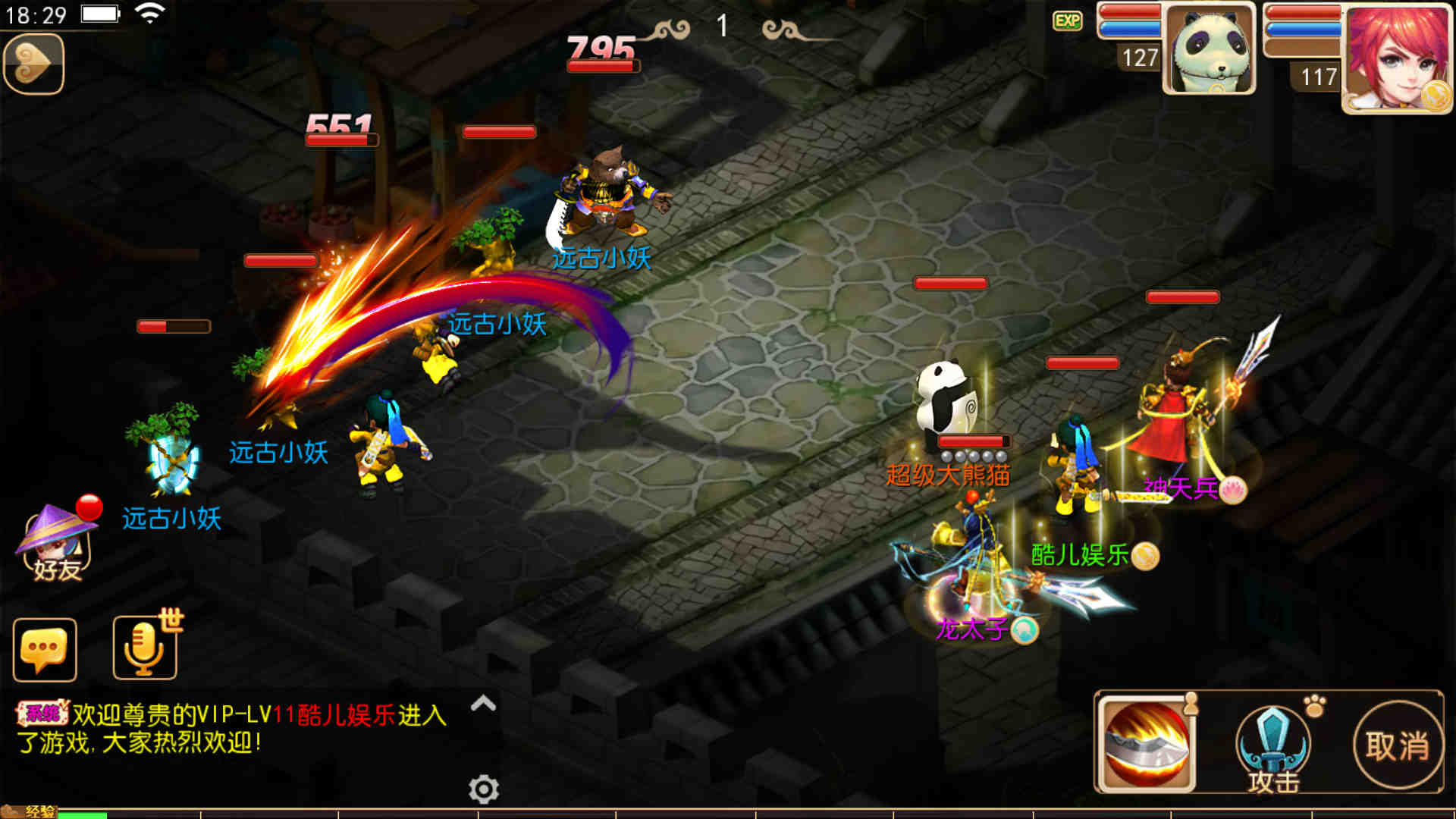This screenshot has width=1456, height=819.
Task: Read the system welcome chat message
Action: pyautogui.click(x=231, y=728)
